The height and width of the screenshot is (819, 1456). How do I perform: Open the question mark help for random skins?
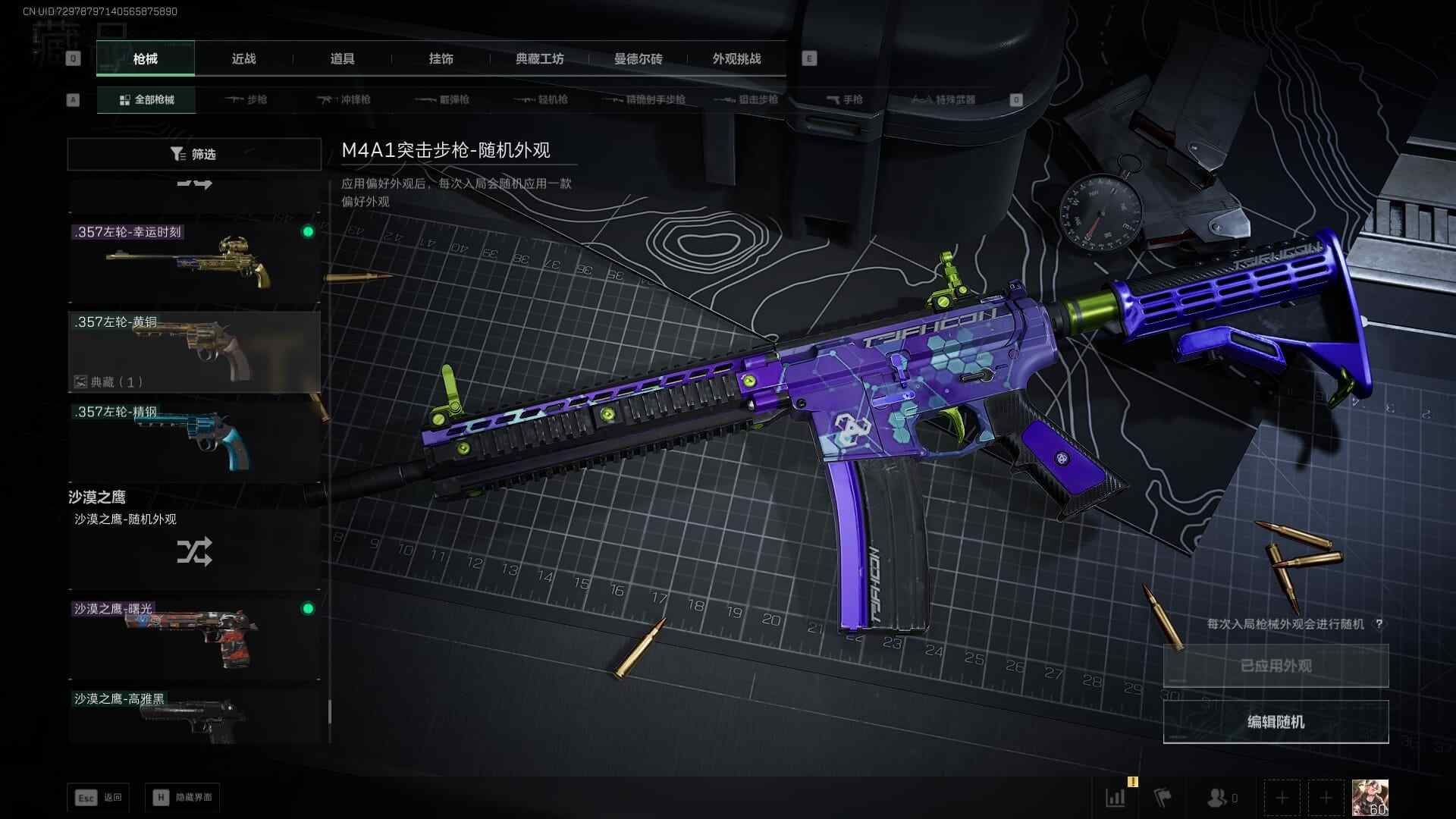click(1379, 624)
